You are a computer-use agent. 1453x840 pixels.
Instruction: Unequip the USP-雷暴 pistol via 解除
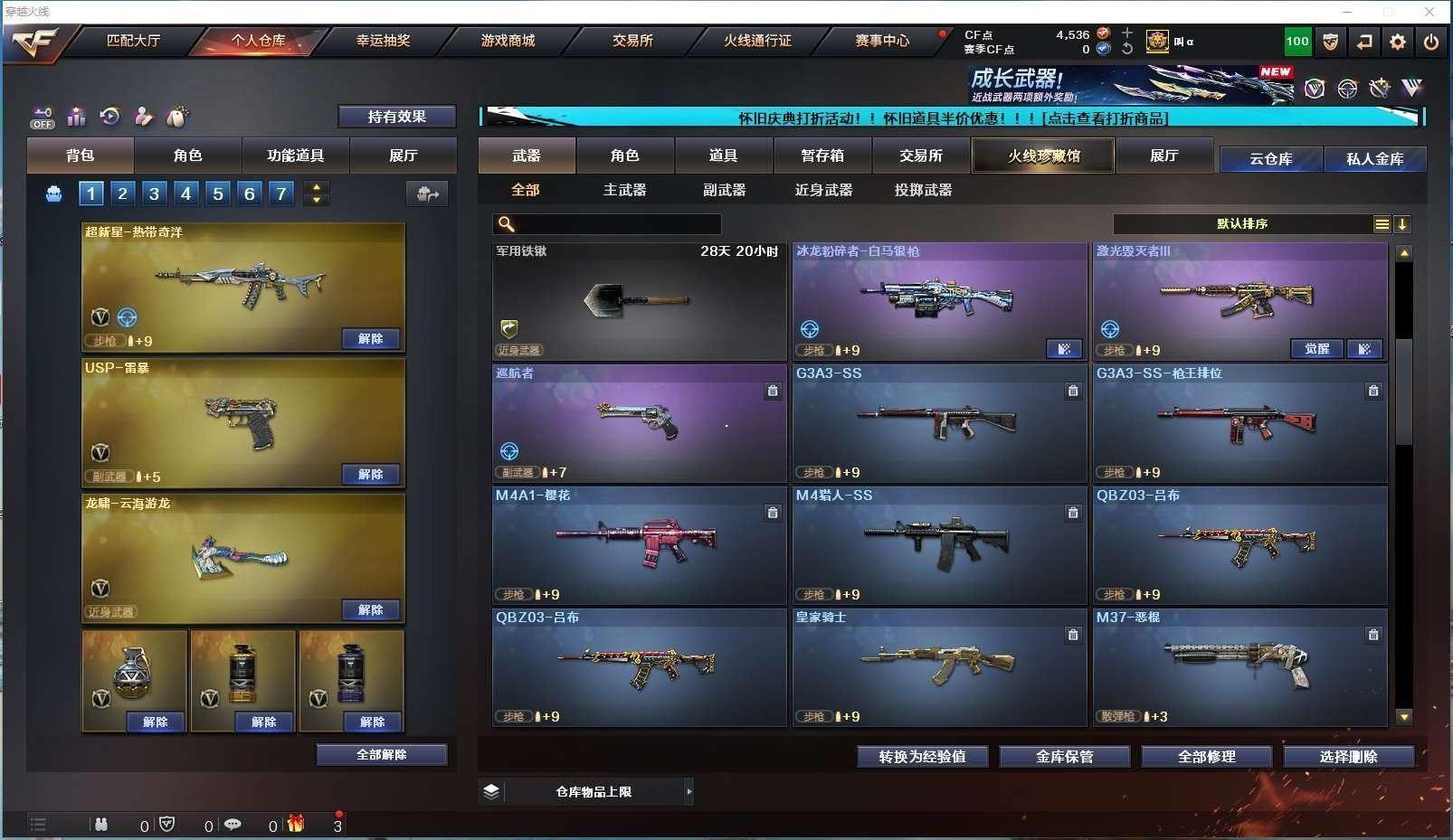click(x=371, y=474)
